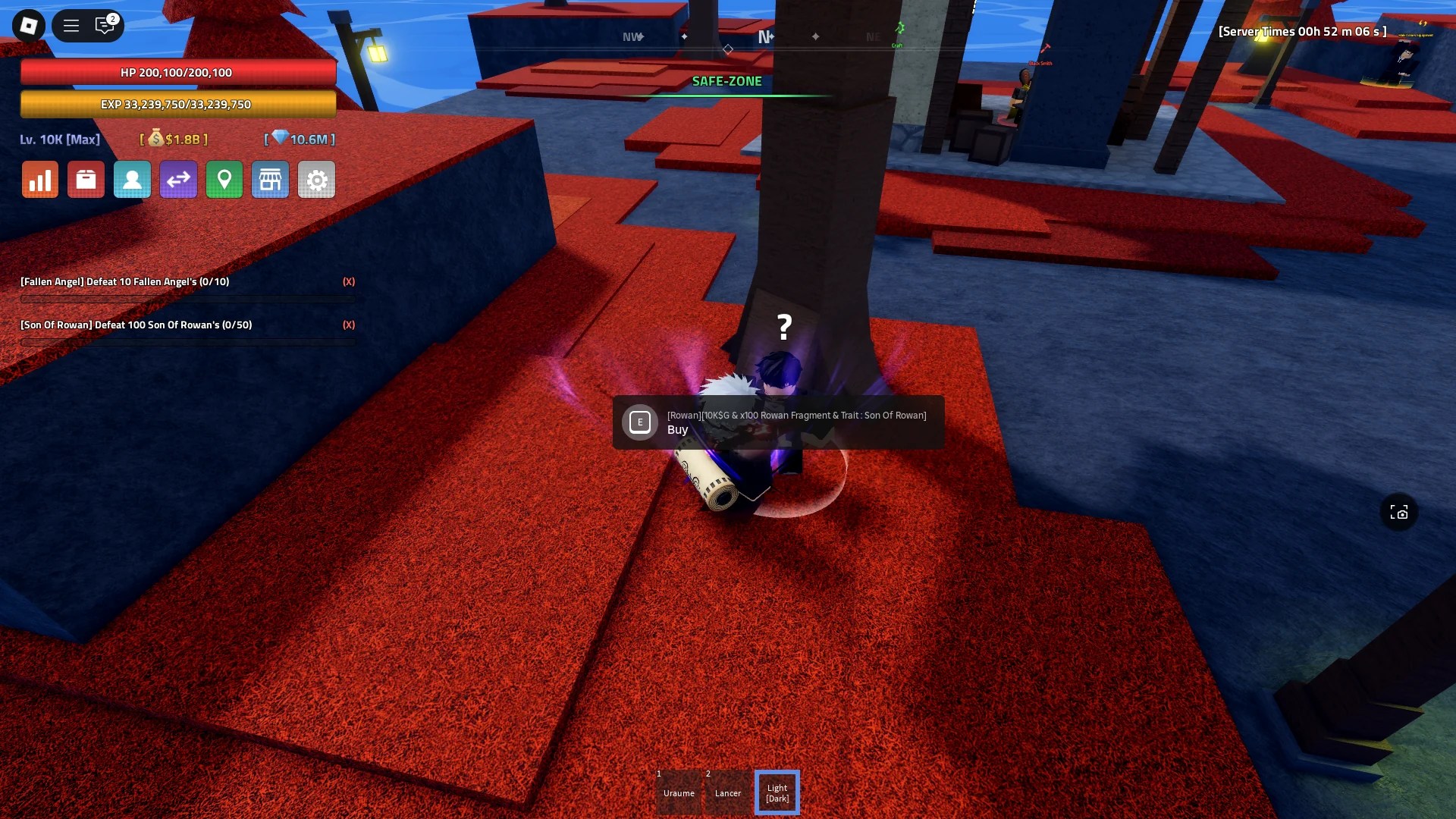Toggle the Light [Dark] hotbar ability
Viewport: 1456px width, 819px height.
coord(777,792)
